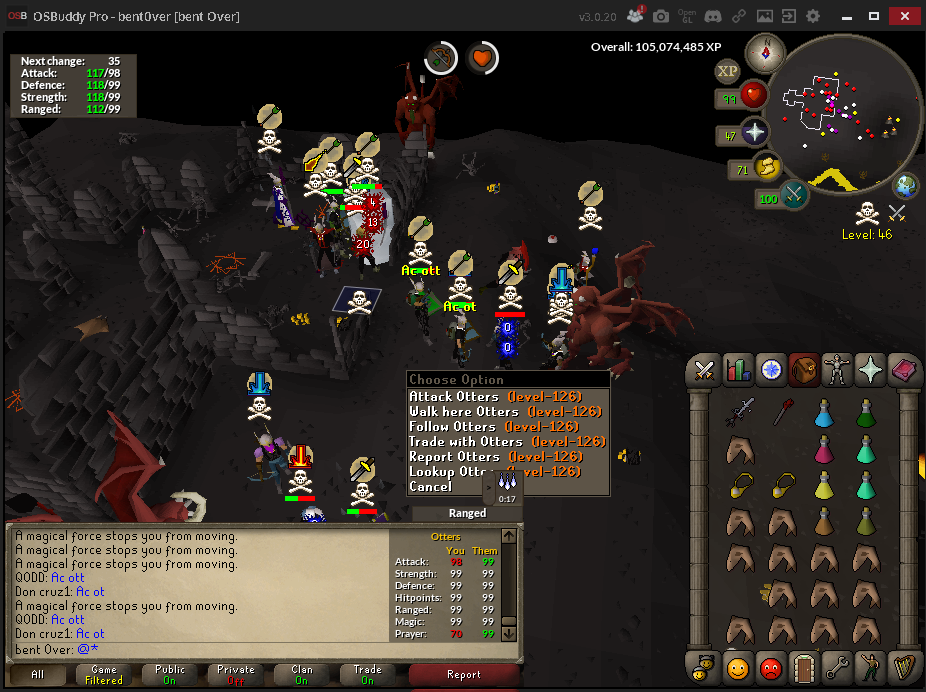Screen dimensions: 926x692
Task: Use the special attack orb
Action: [x=795, y=194]
